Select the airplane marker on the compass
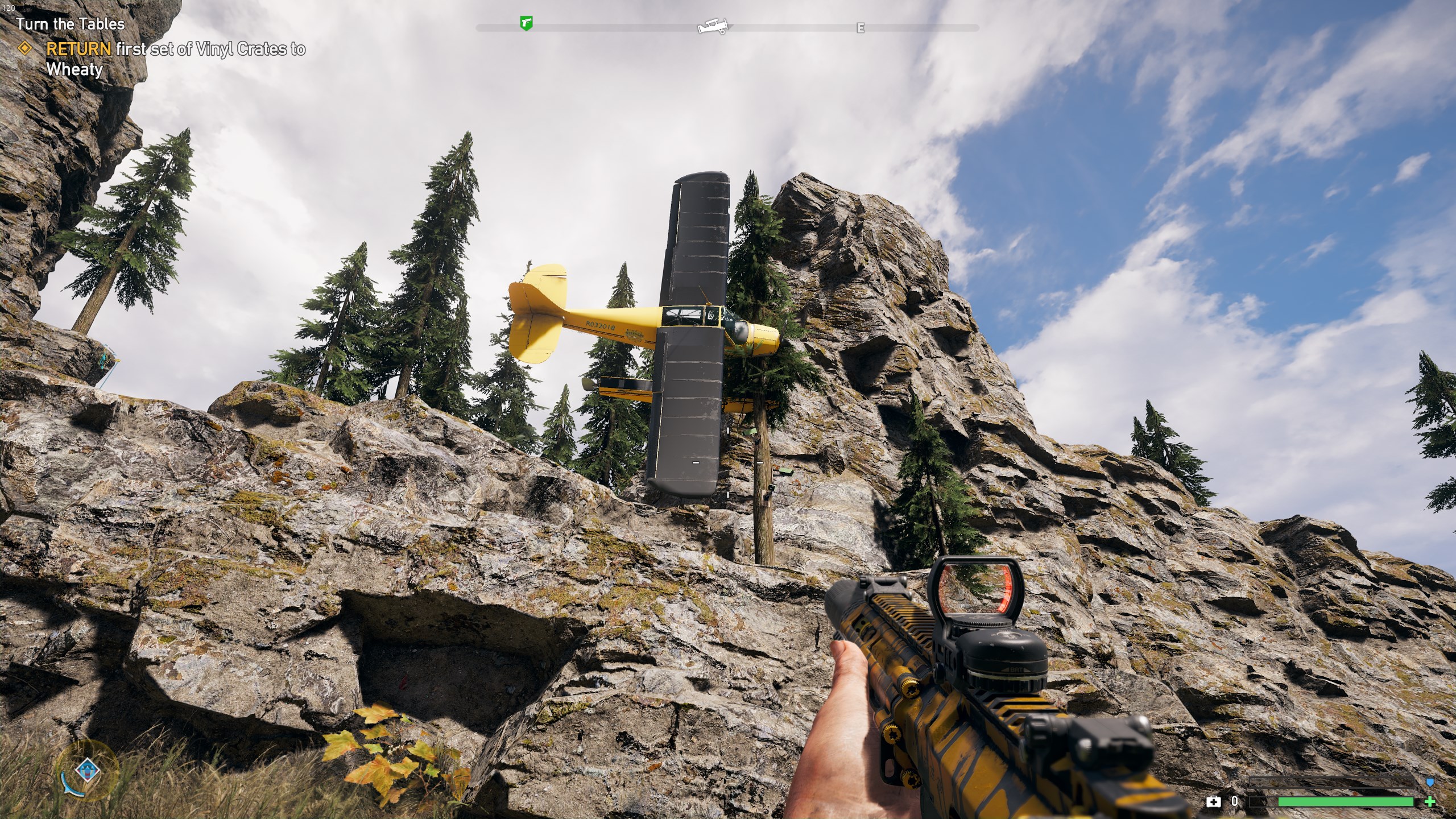 coord(713,26)
